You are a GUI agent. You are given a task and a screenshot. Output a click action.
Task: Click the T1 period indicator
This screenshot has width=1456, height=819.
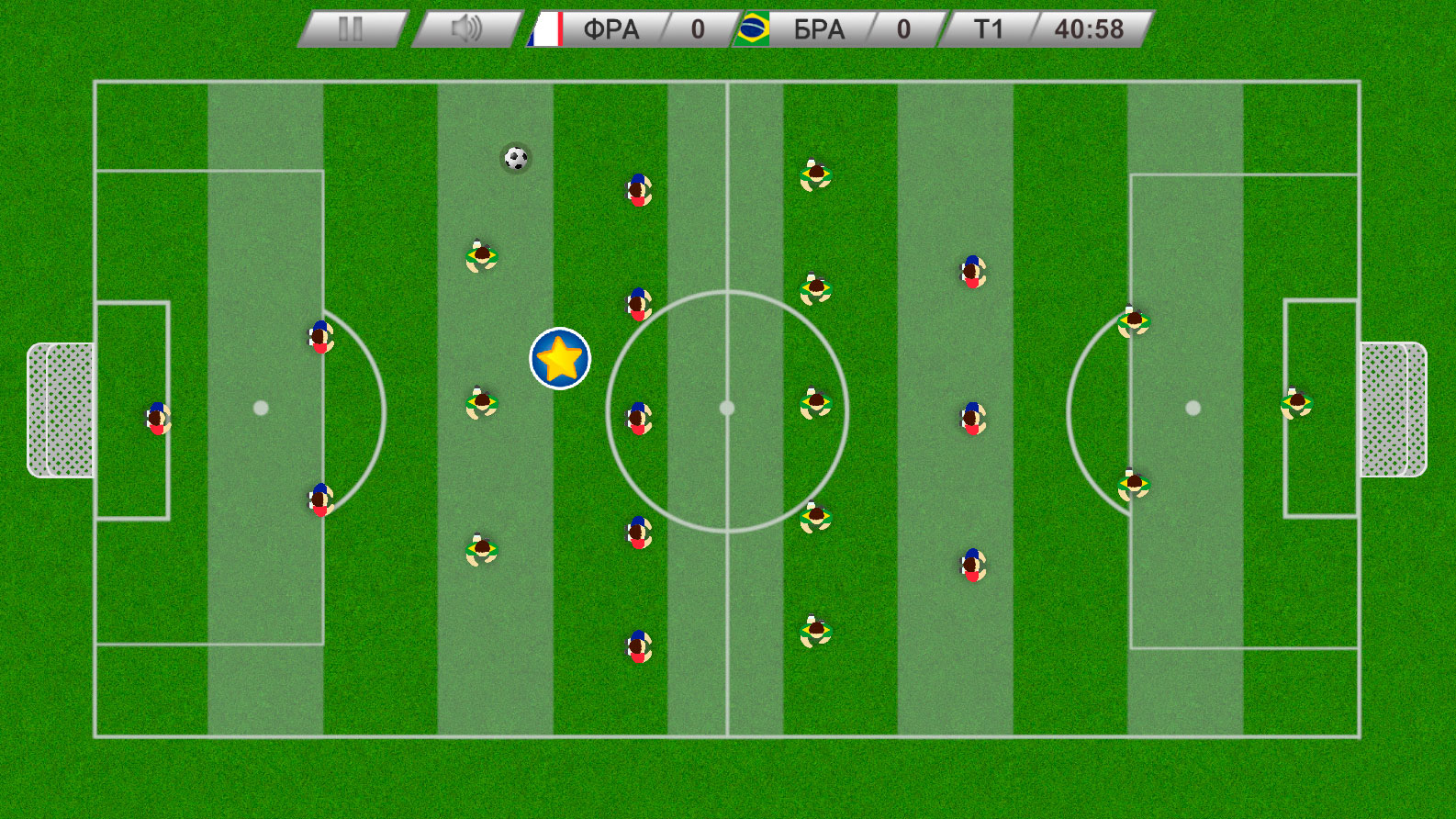click(x=988, y=28)
